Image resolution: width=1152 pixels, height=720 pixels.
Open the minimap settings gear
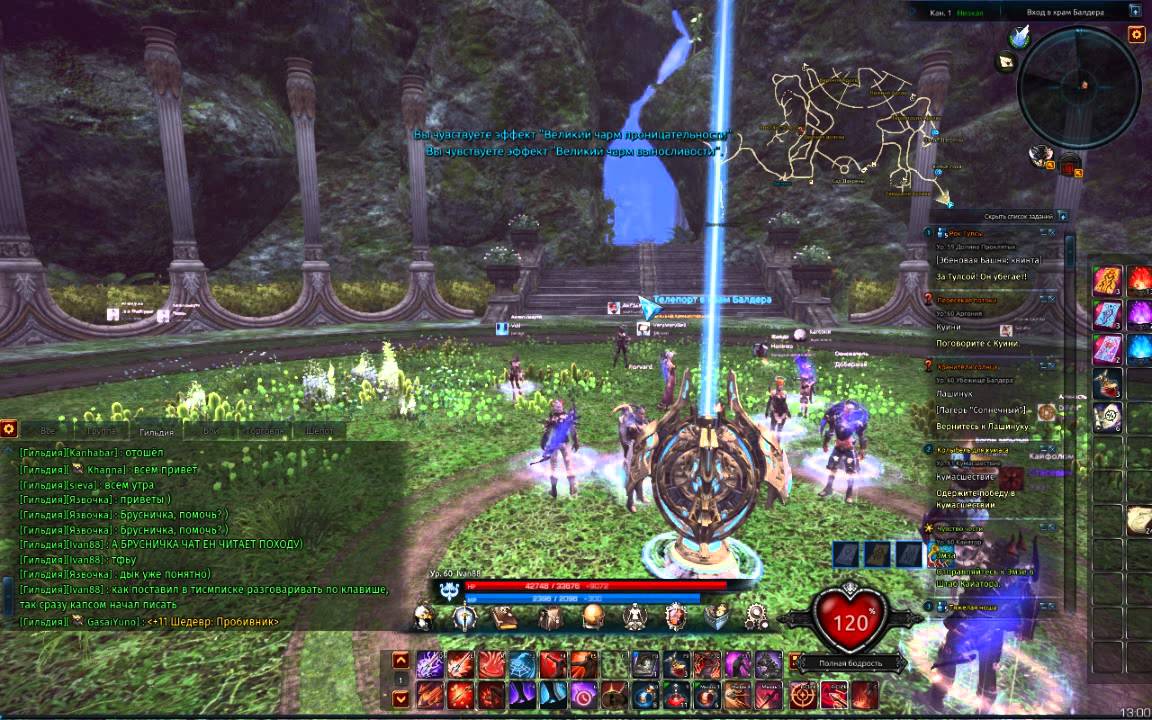[1136, 35]
